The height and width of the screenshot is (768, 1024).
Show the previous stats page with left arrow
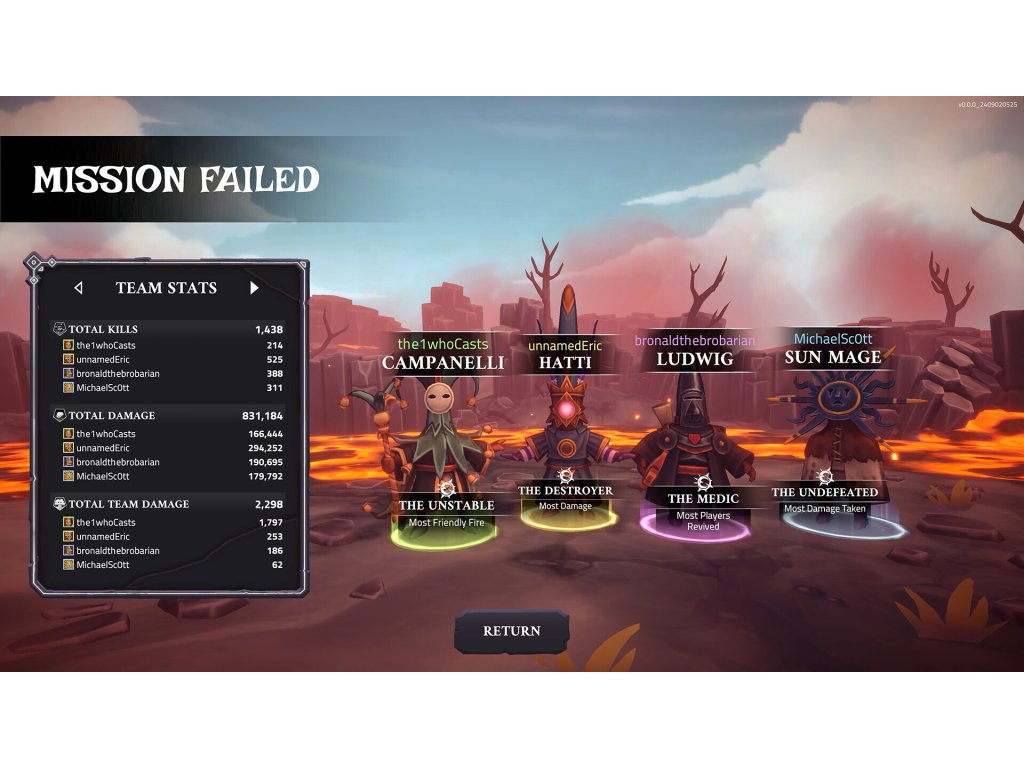[x=79, y=288]
